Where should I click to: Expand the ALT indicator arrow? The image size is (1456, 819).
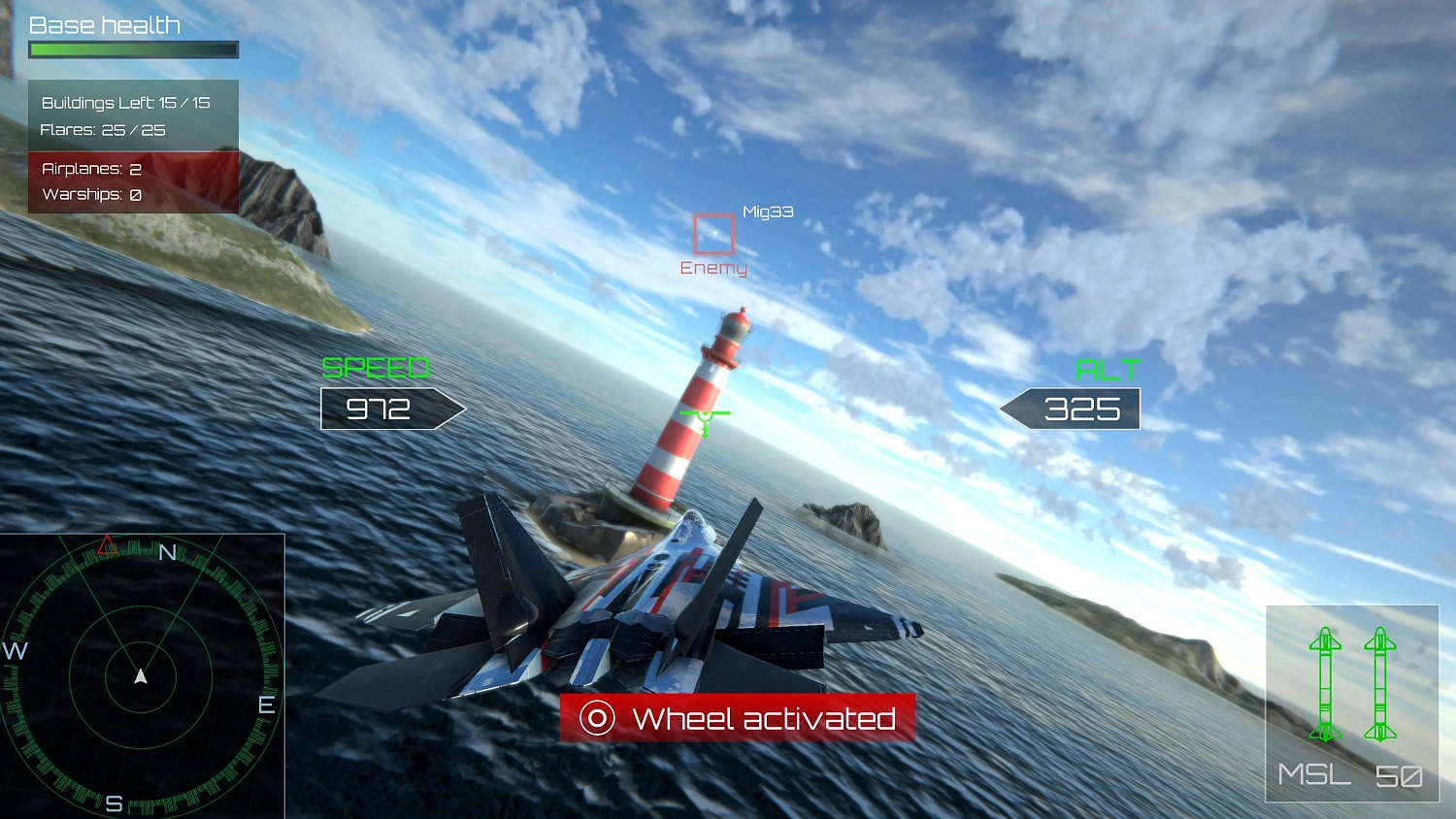pos(1071,409)
